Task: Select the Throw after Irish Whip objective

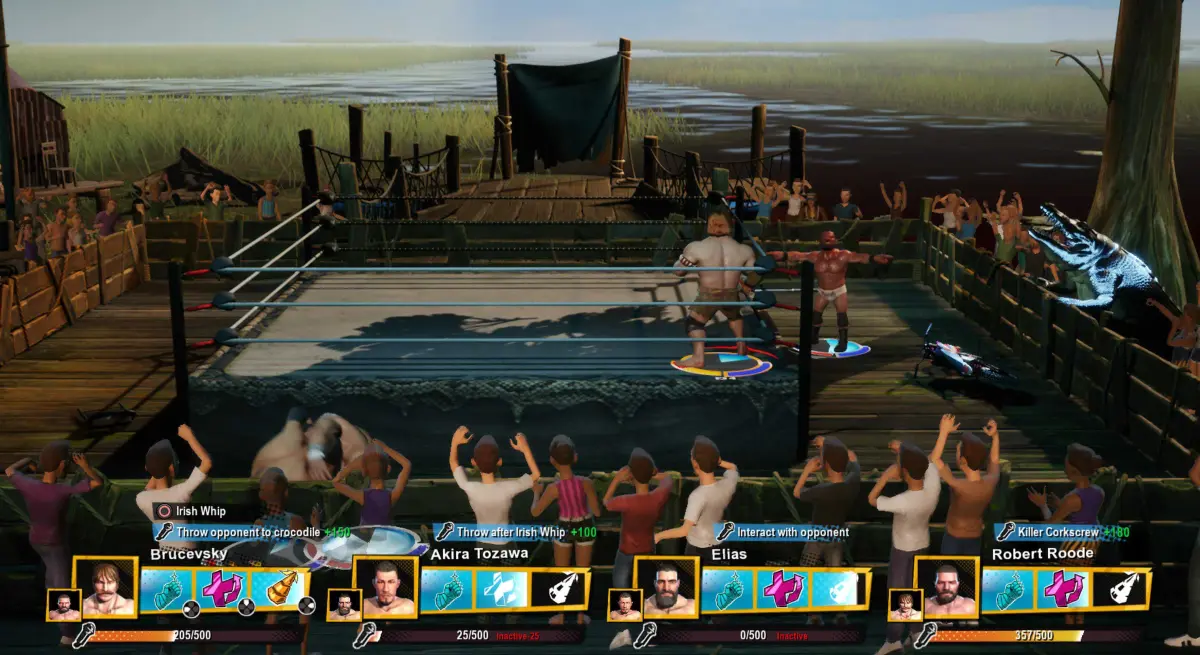Action: point(515,532)
